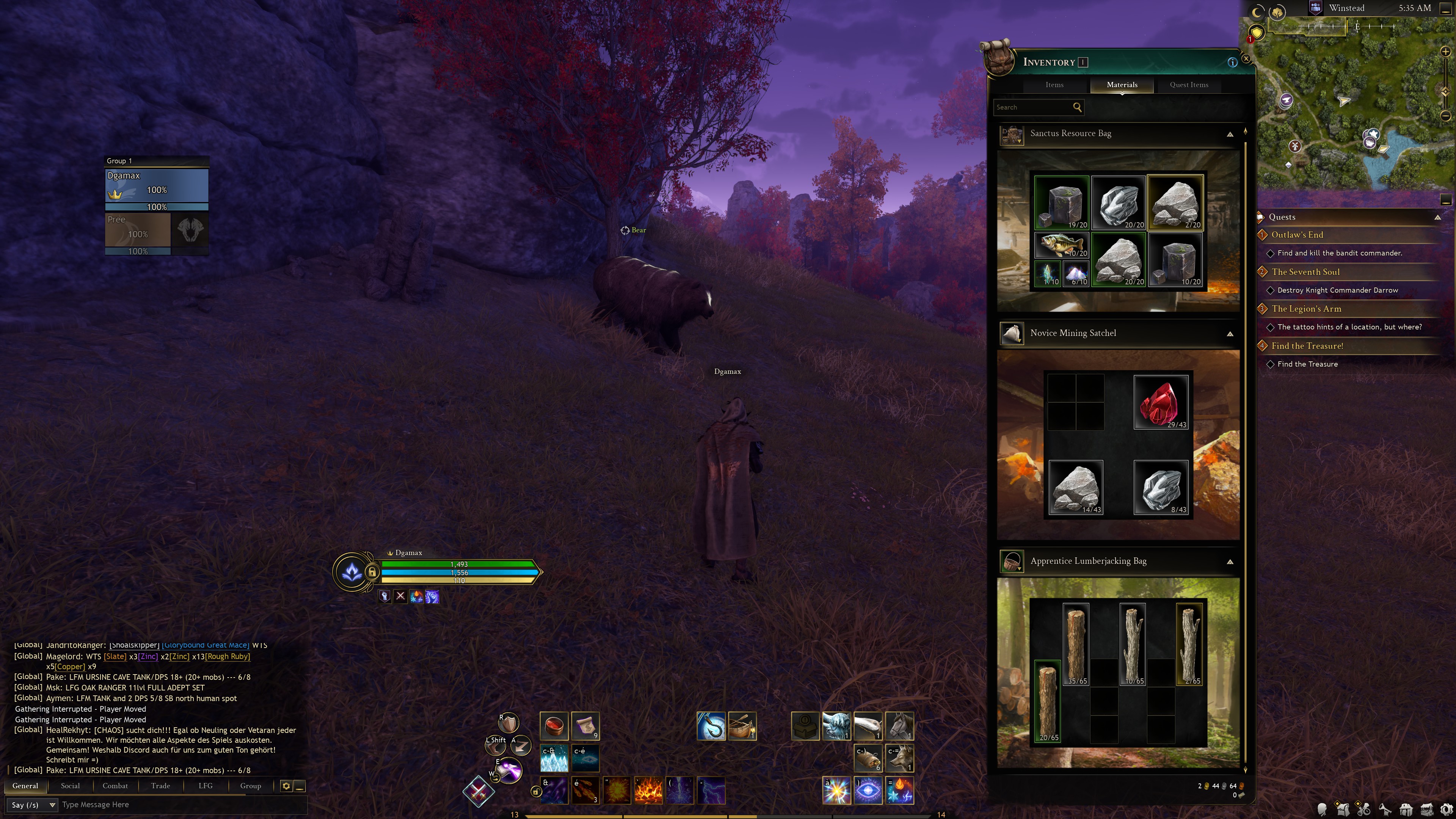Image resolution: width=1456 pixels, height=819 pixels.
Task: Select The Seventh Soul quest
Action: coord(1305,272)
